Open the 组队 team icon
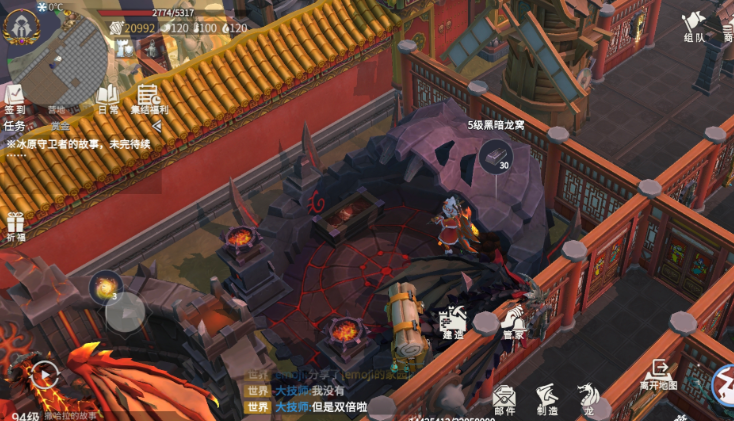 tap(694, 27)
